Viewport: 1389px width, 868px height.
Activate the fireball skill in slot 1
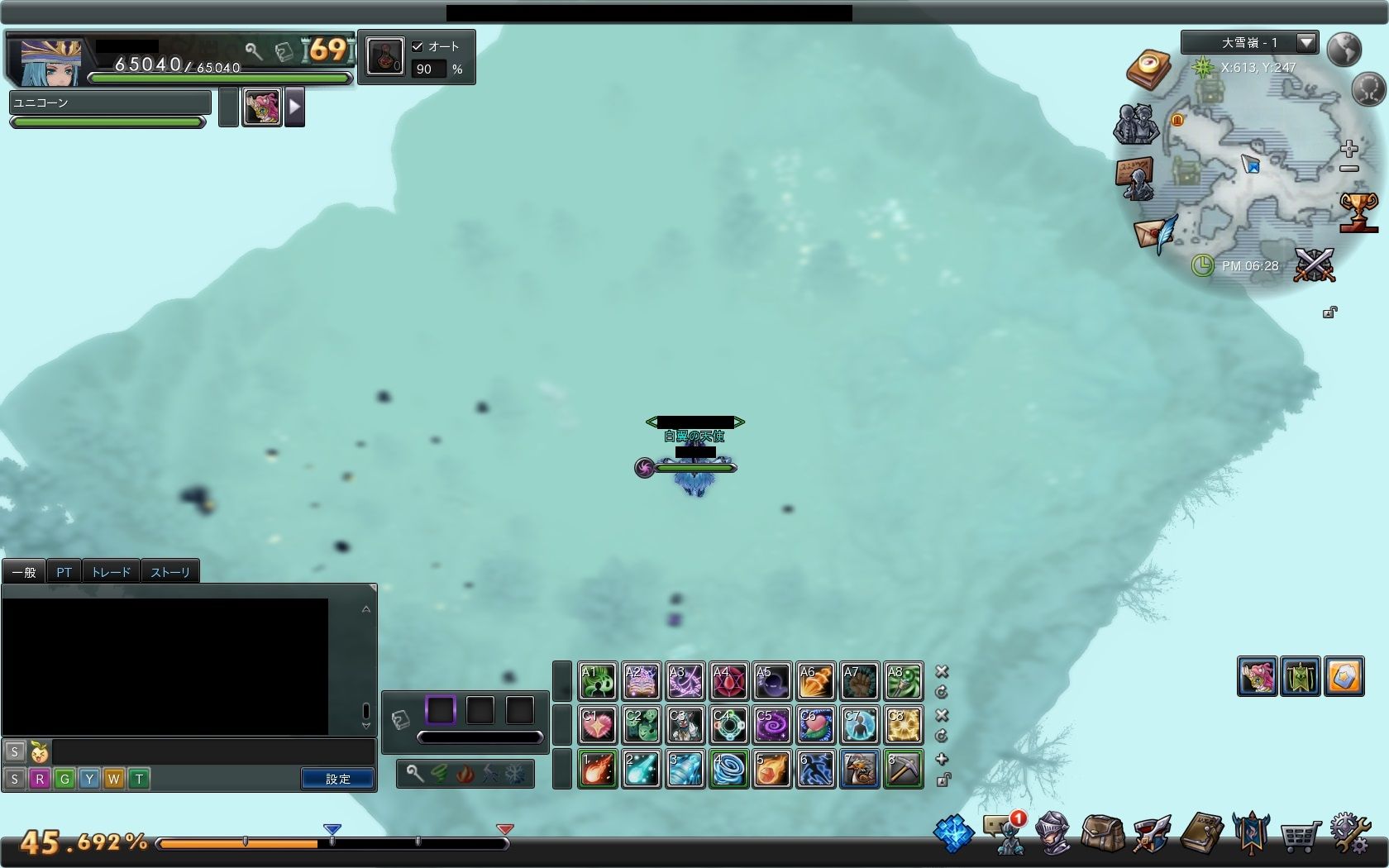(598, 769)
